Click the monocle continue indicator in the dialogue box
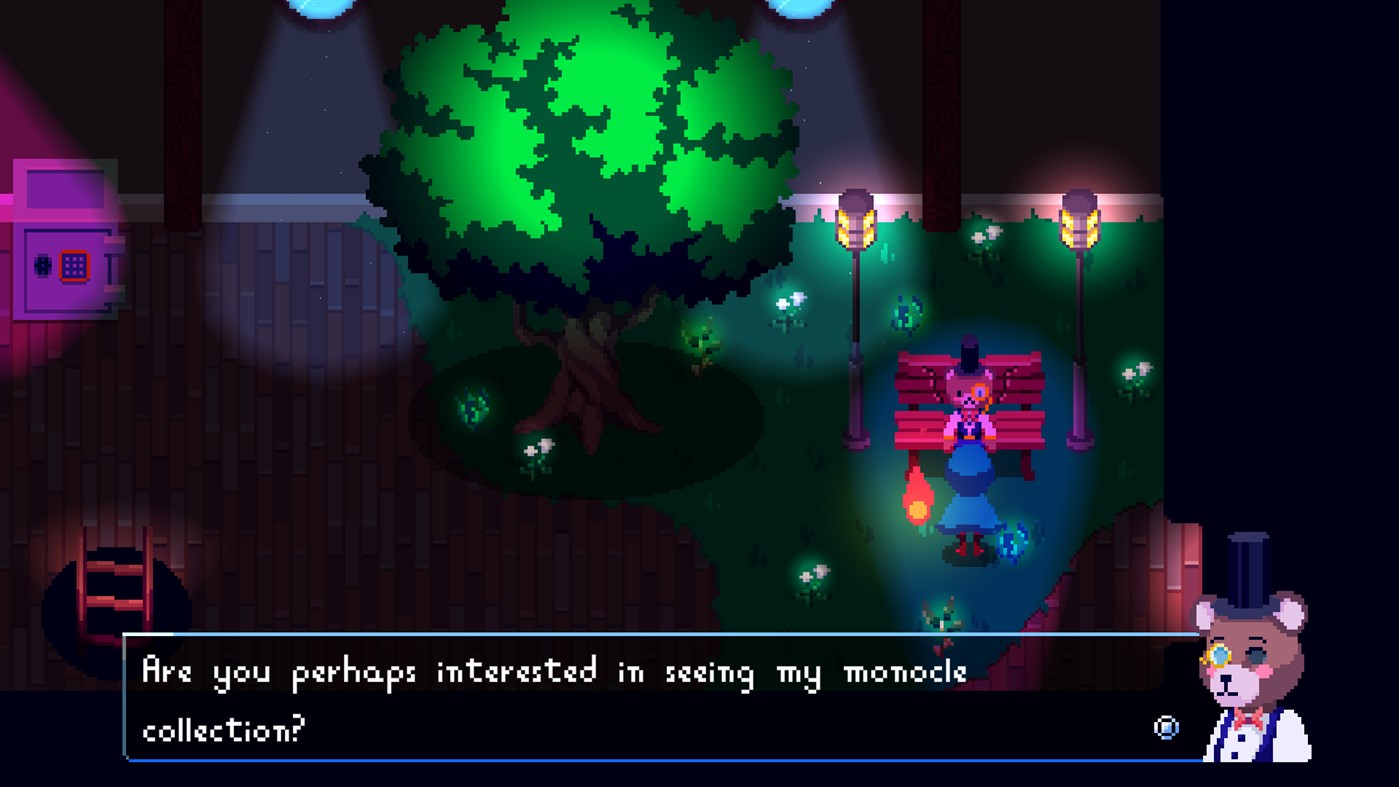1399x787 pixels. pyautogui.click(x=1166, y=728)
